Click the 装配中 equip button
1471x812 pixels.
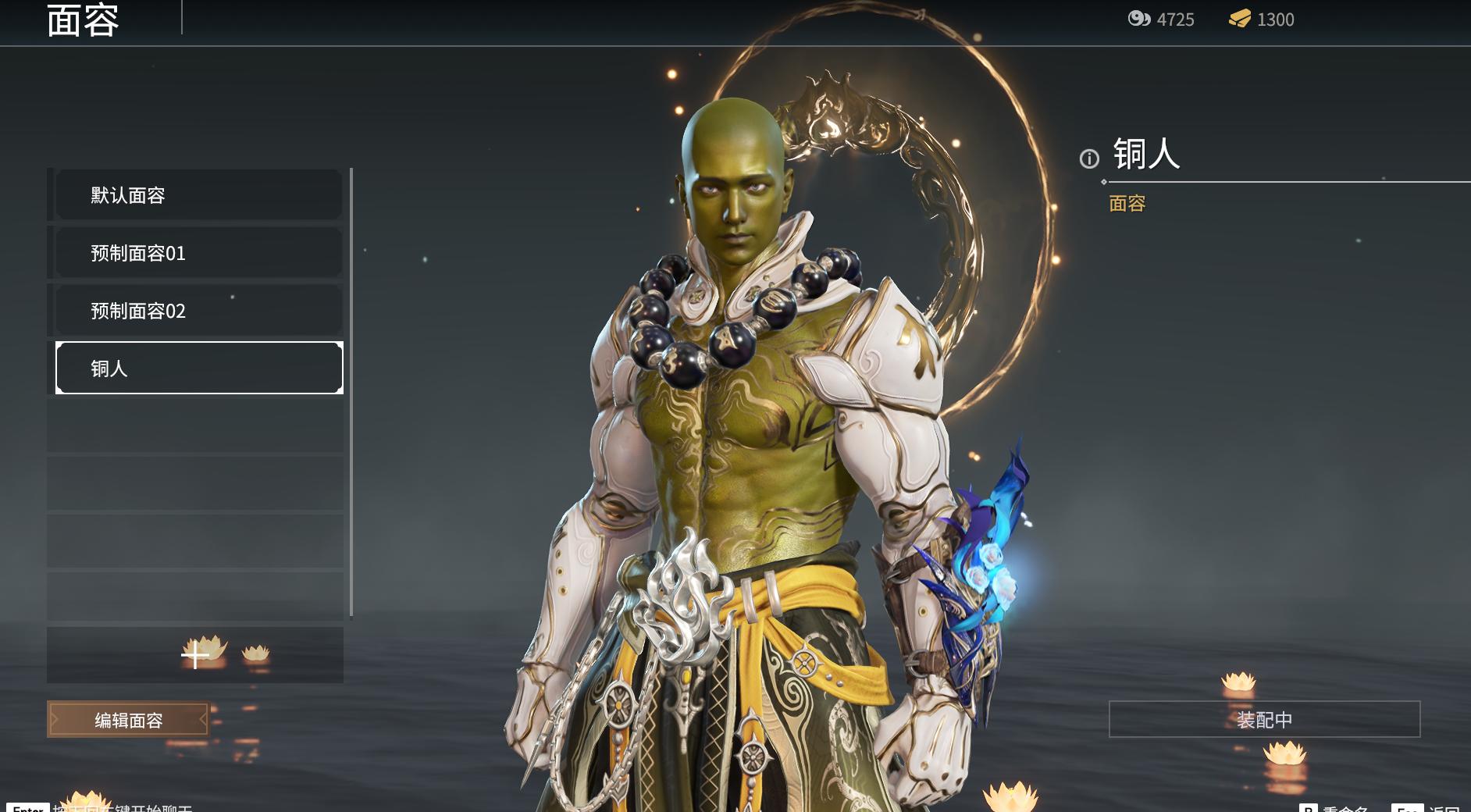tap(1263, 719)
